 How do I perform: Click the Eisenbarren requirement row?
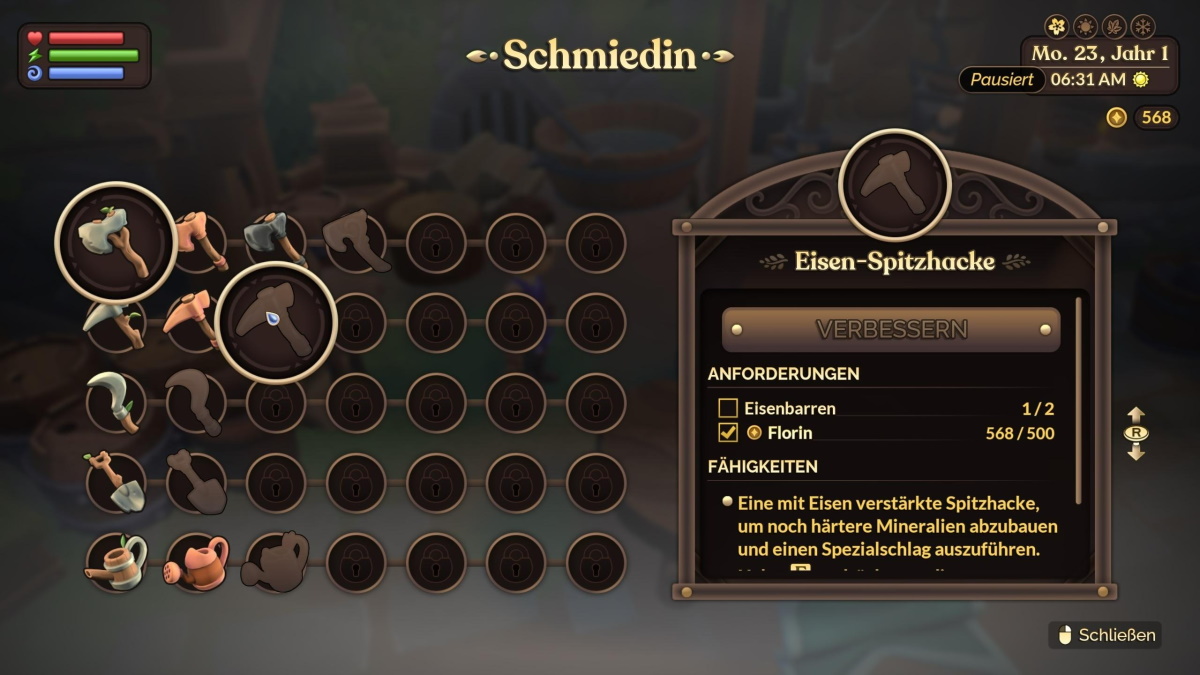pyautogui.click(x=885, y=408)
